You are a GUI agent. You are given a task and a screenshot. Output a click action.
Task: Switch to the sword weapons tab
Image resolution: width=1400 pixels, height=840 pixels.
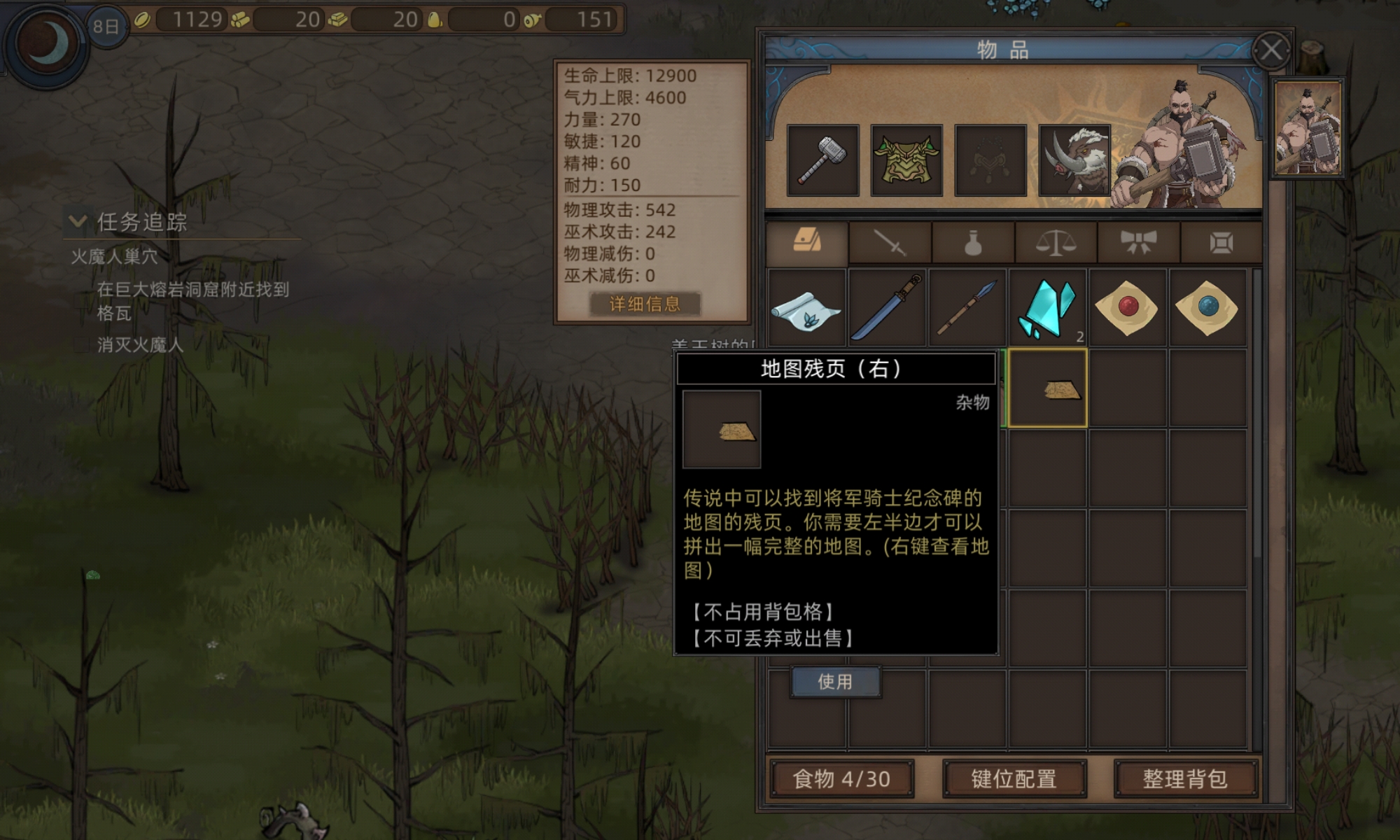889,241
